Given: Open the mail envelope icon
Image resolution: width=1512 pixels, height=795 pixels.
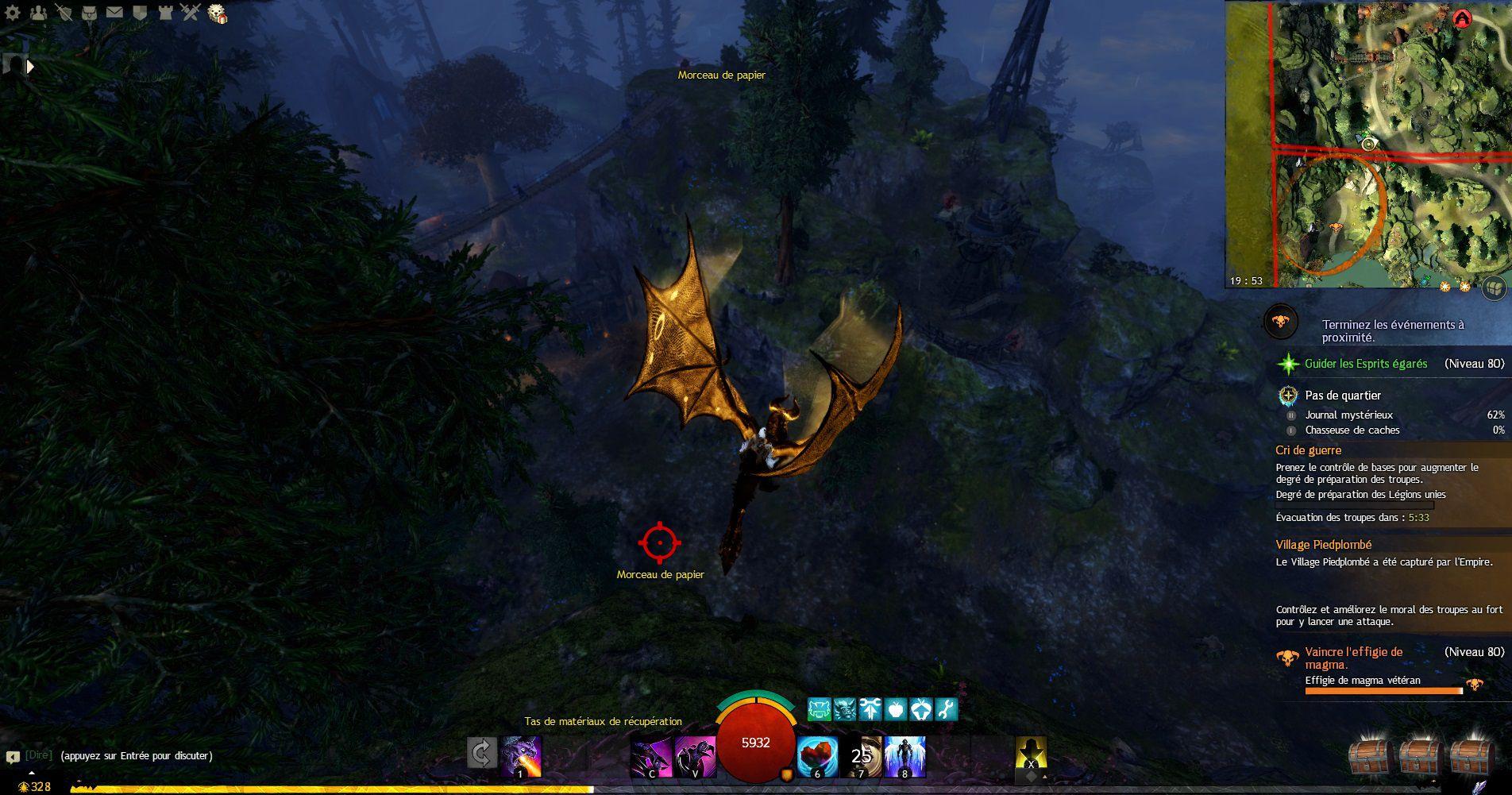Looking at the screenshot, I should pos(114,13).
